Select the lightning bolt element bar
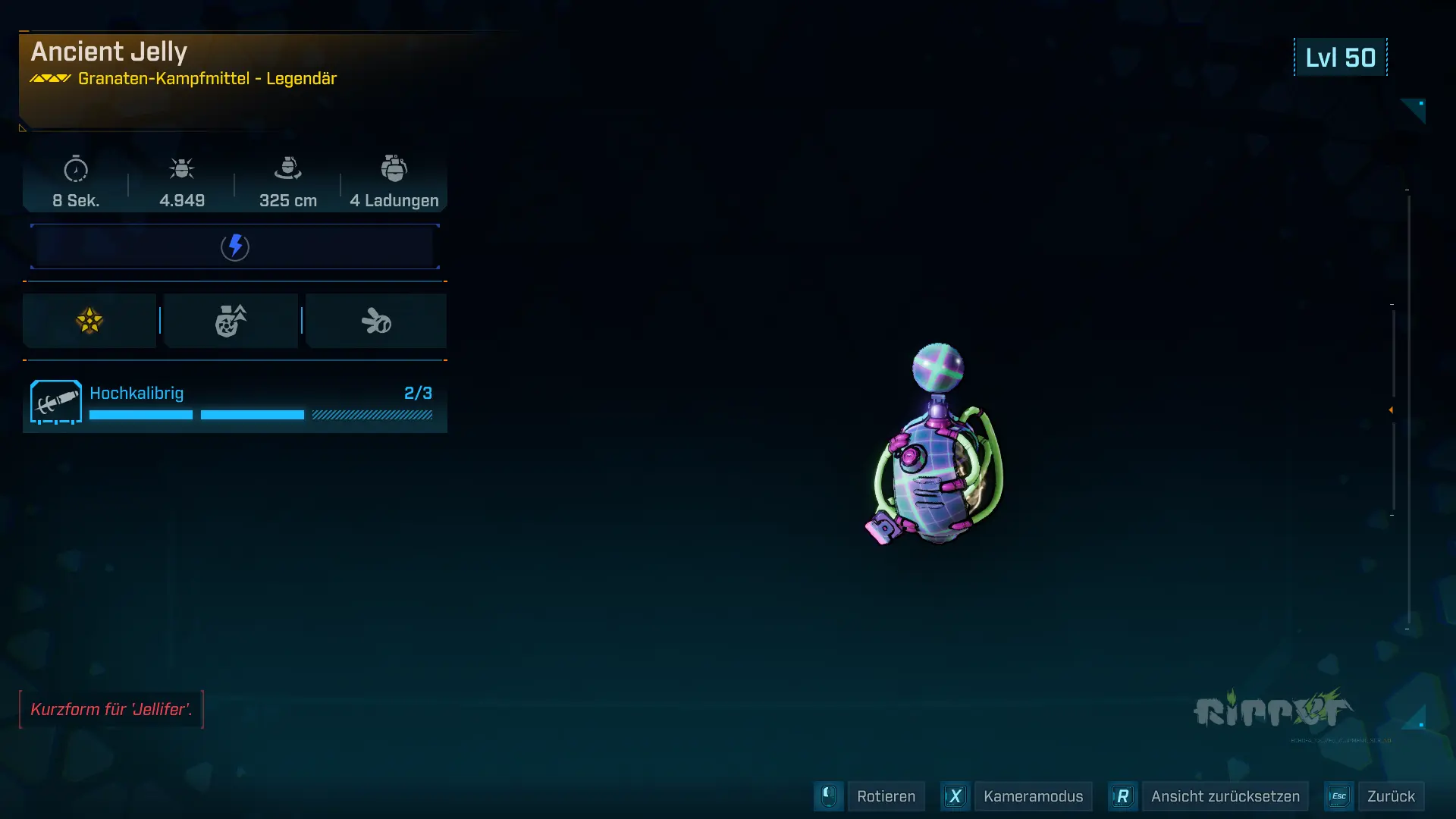Viewport: 1456px width, 819px height. coord(235,246)
